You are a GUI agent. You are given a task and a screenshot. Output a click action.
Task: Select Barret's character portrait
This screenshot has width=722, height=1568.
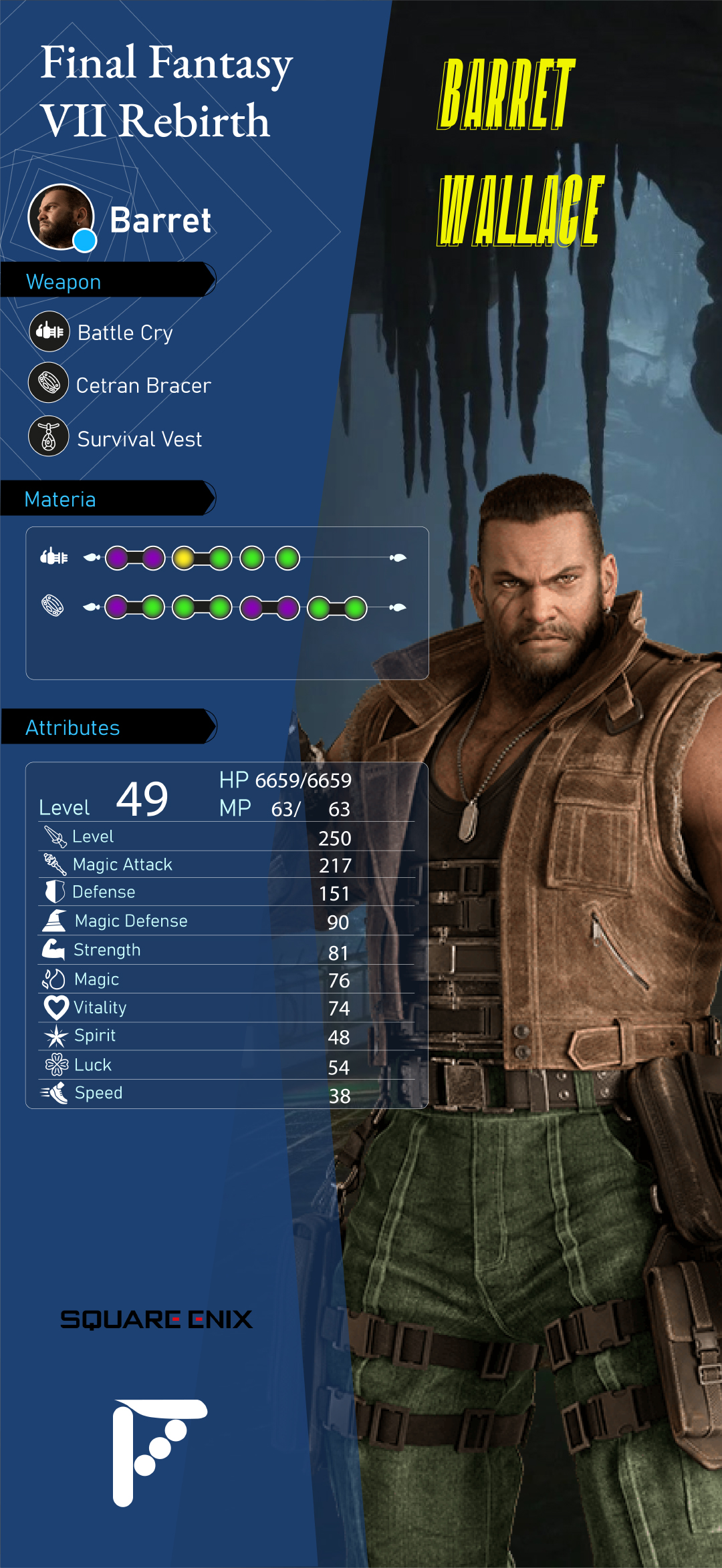(x=61, y=217)
